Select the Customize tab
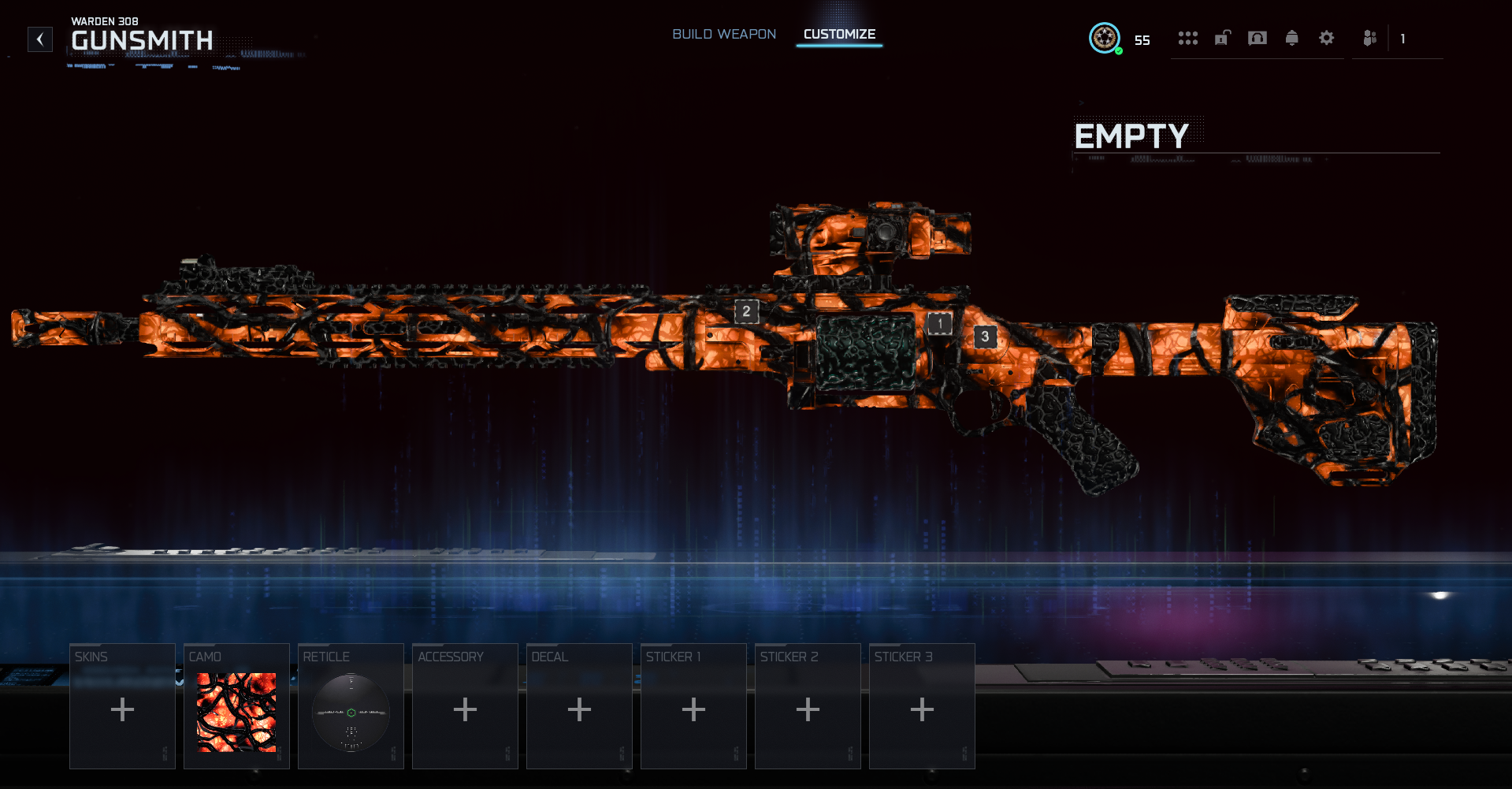 tap(839, 35)
